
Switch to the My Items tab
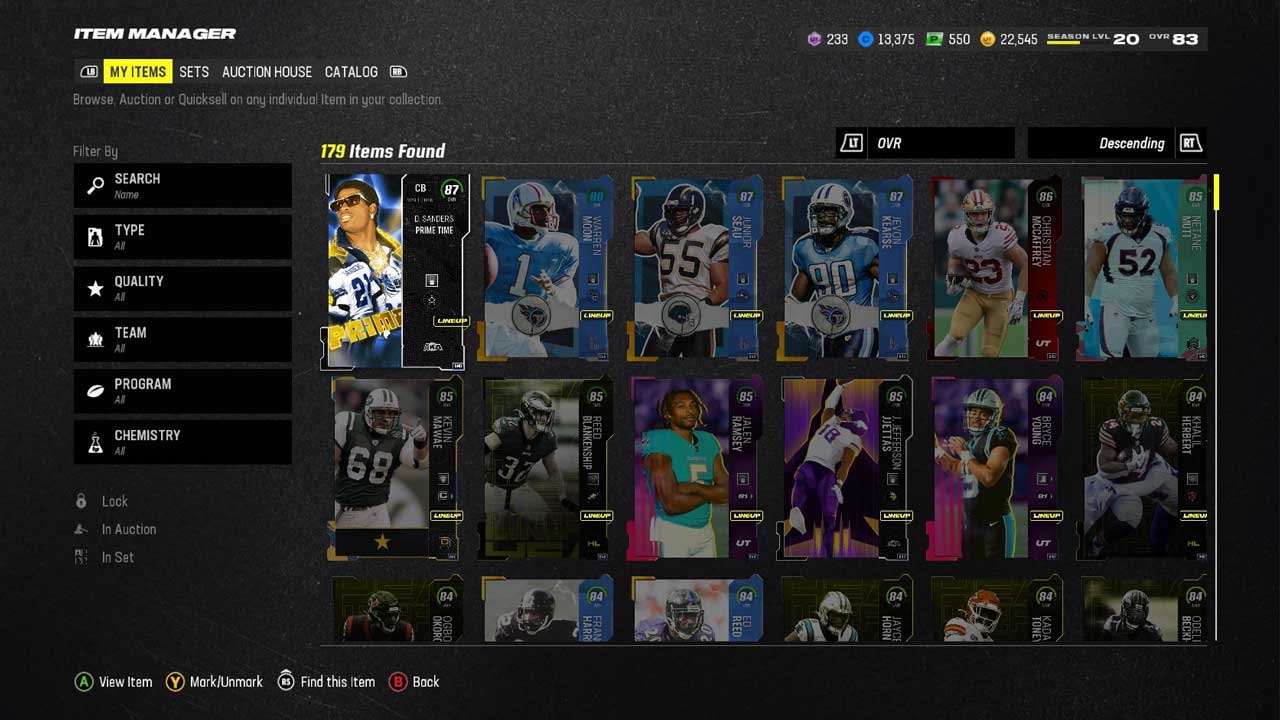[138, 72]
